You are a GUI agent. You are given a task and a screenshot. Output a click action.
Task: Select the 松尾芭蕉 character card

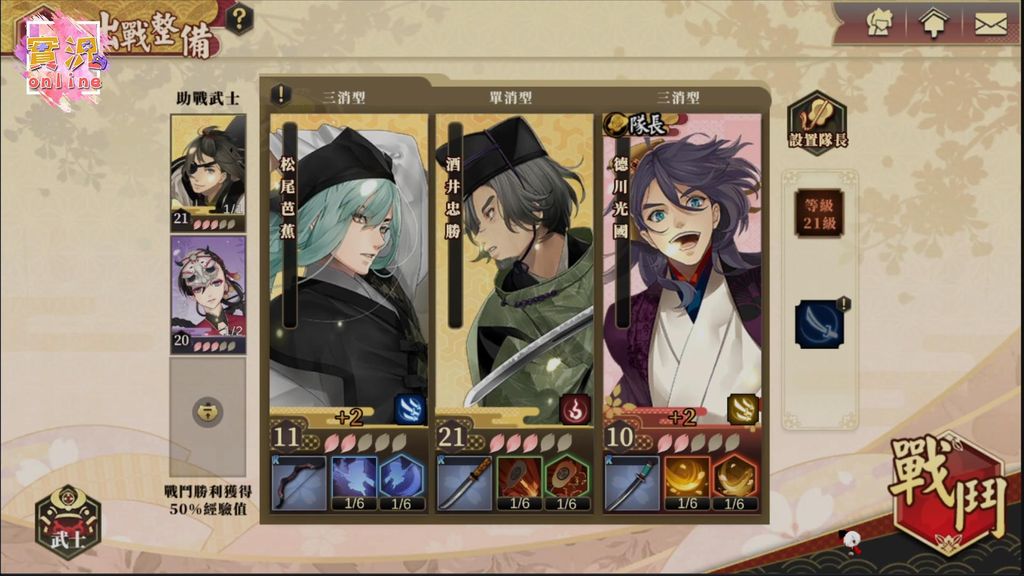tap(348, 260)
